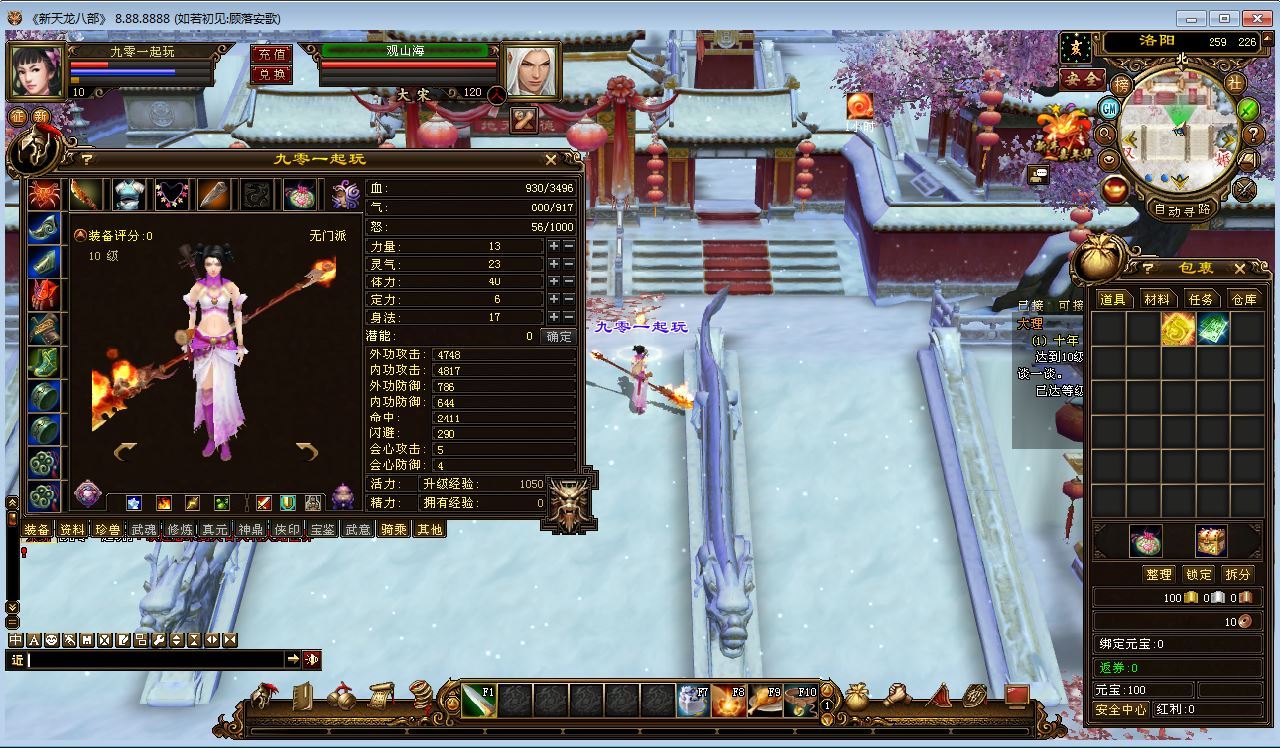The height and width of the screenshot is (748, 1280).
Task: Switch bag to 材料 tab
Action: [x=1157, y=300]
